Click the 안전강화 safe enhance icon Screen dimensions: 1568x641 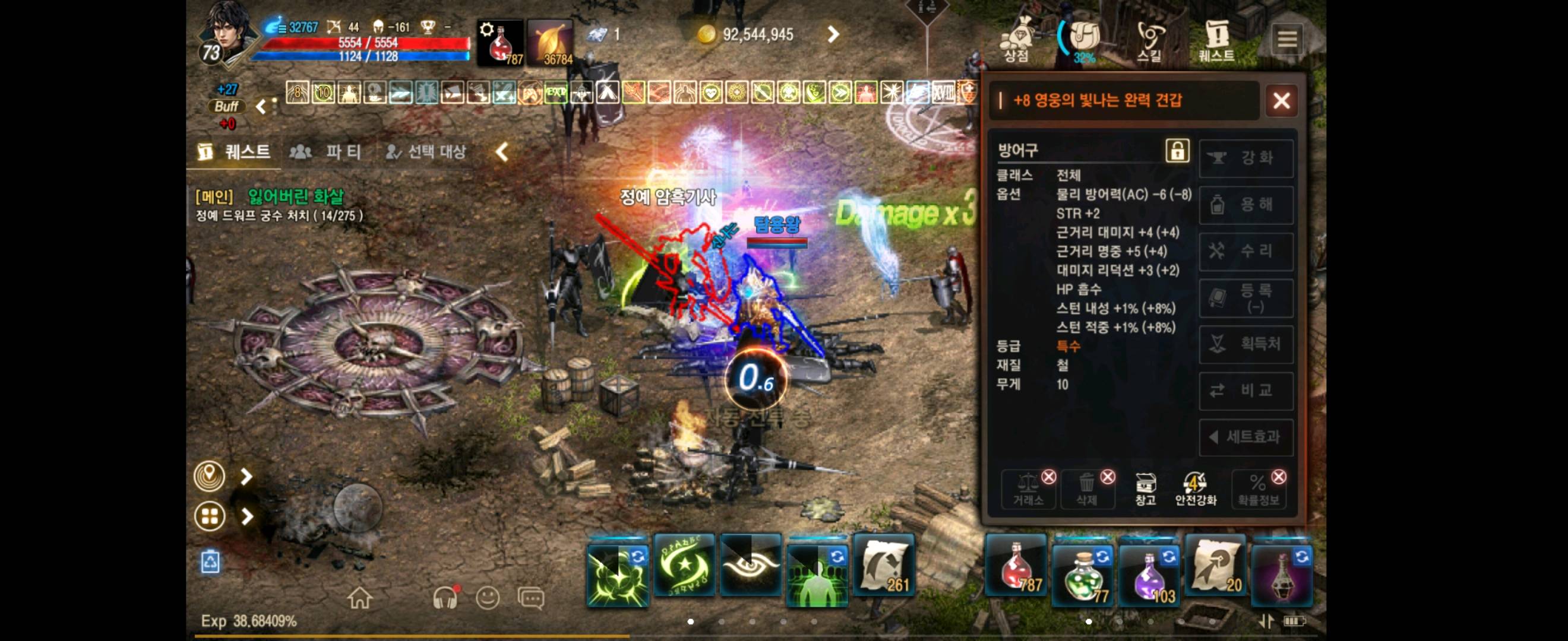(1195, 484)
